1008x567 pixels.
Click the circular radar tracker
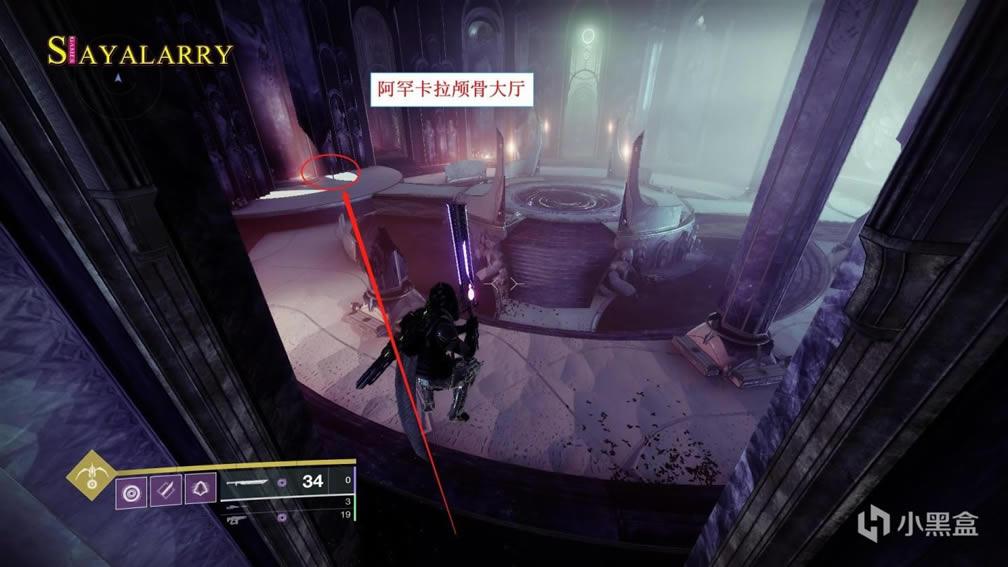(119, 78)
